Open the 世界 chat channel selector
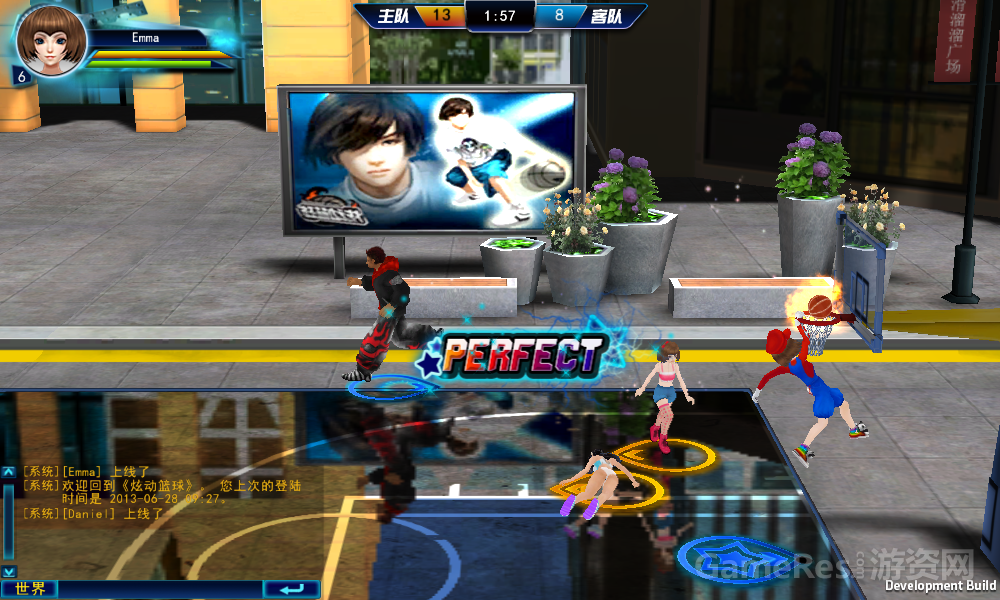The width and height of the screenshot is (1000, 600). tap(29, 589)
